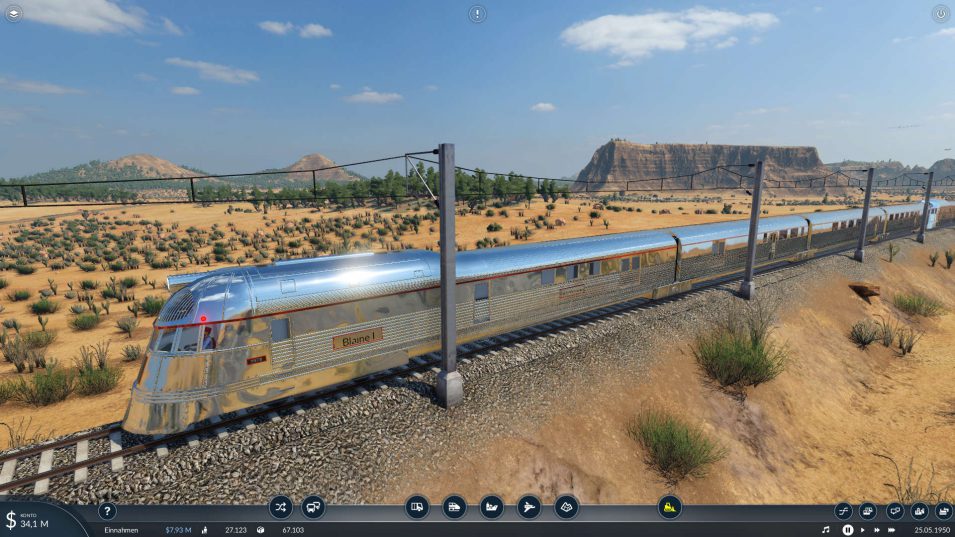
Task: Open the line manager shuffle-arrows icon
Action: pos(281,507)
